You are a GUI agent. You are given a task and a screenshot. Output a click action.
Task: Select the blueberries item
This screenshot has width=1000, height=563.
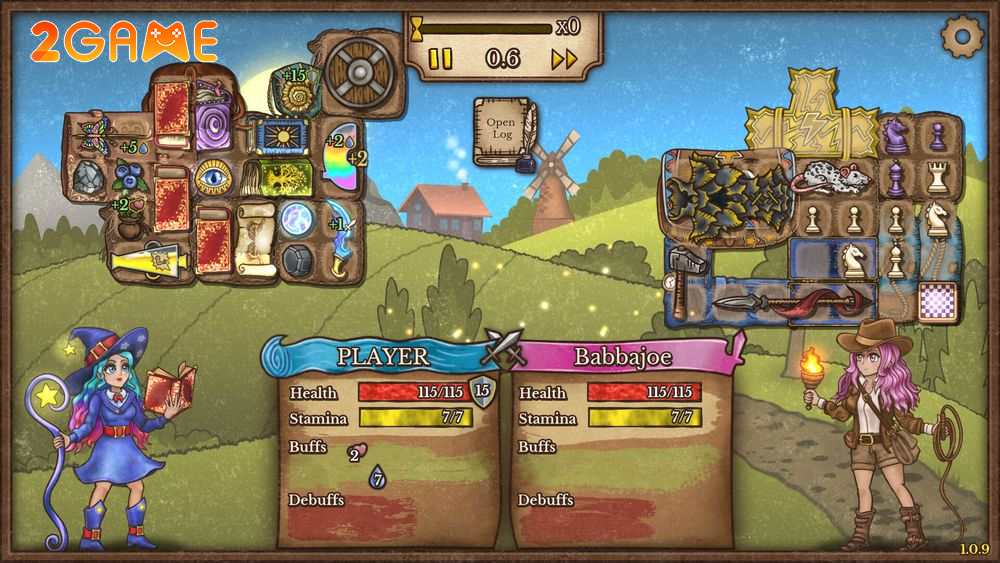(x=127, y=176)
